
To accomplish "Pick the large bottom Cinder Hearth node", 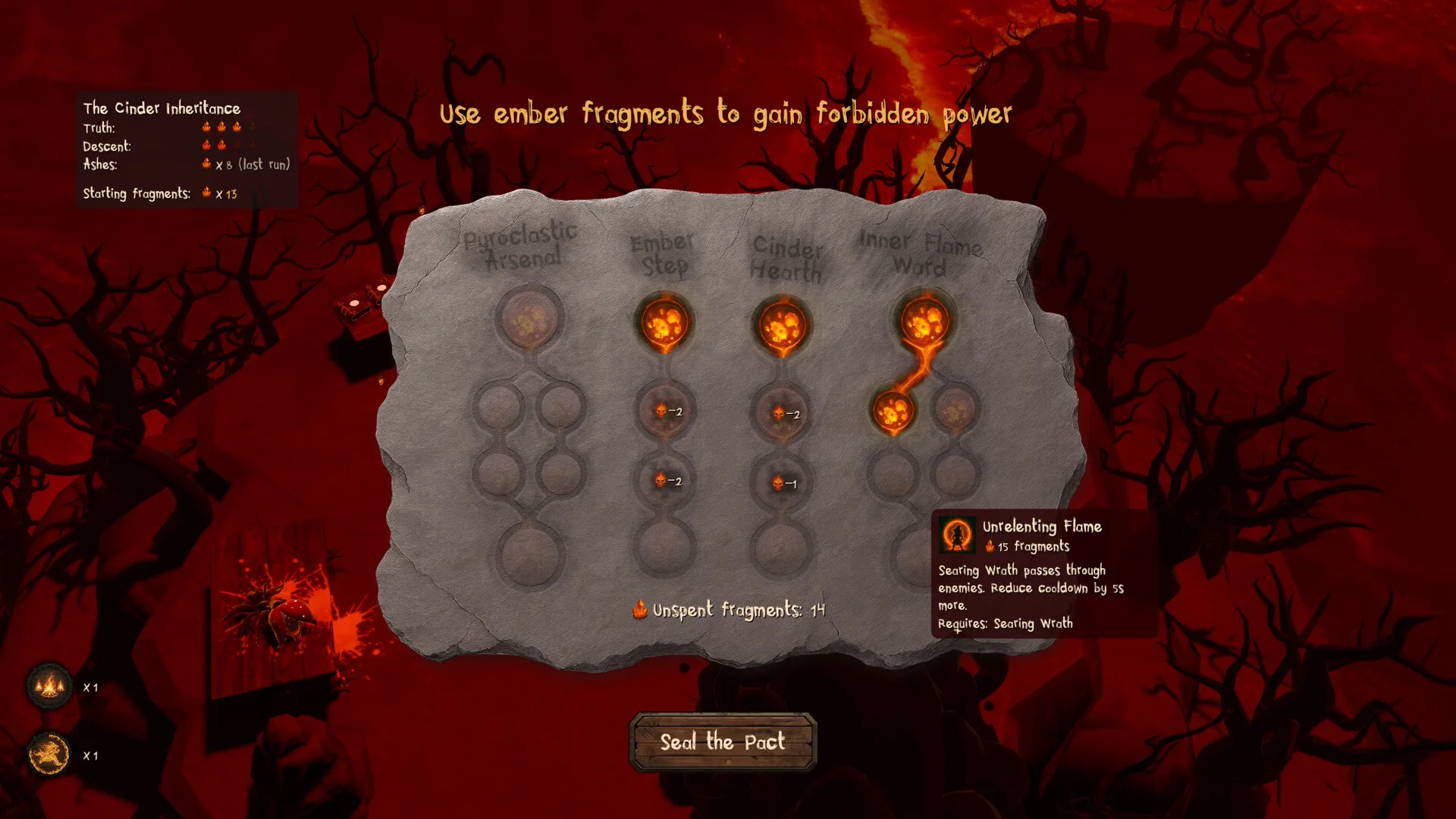I will 780,548.
